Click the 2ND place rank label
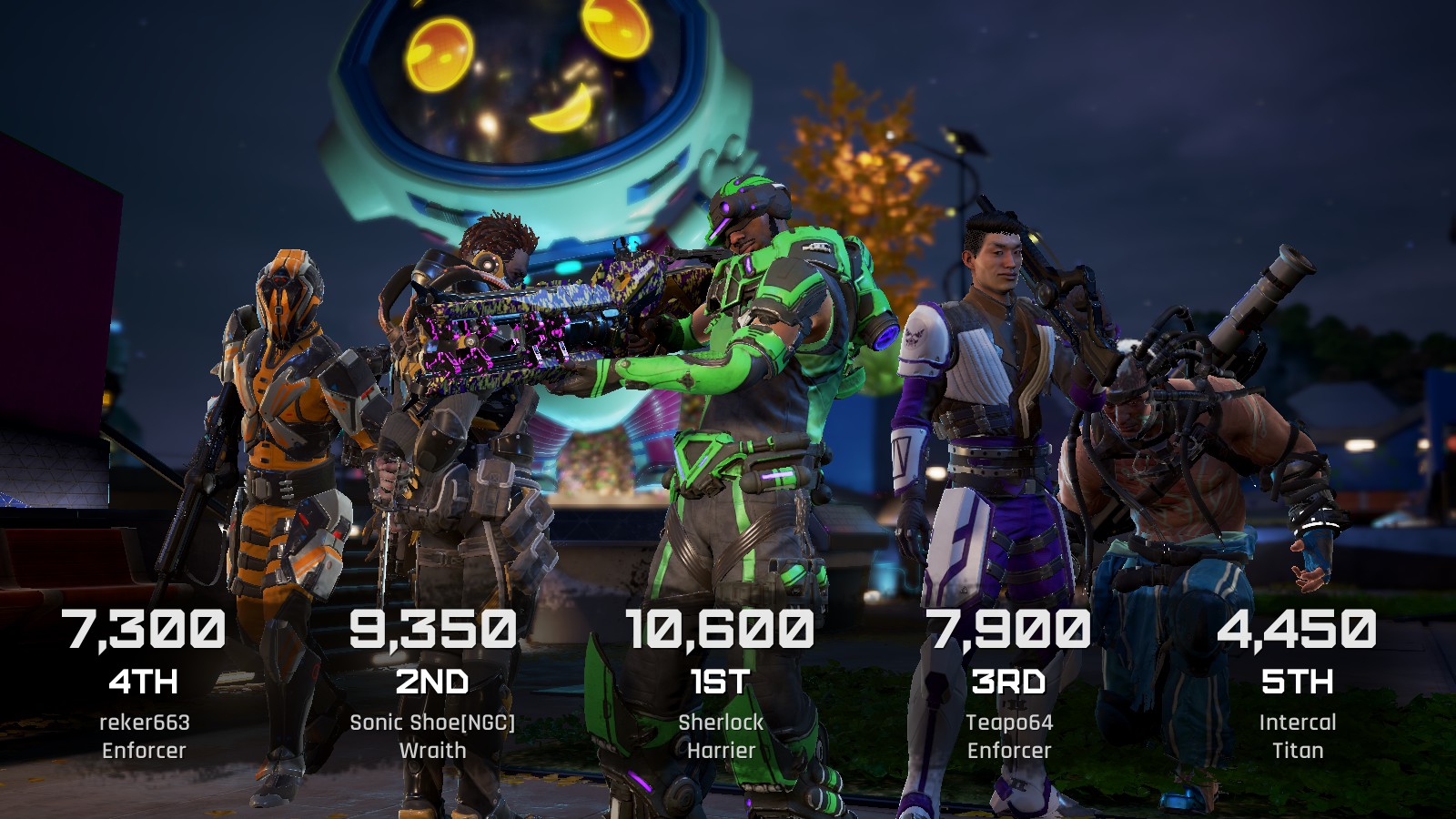Viewport: 1456px width, 819px height. pos(434,680)
